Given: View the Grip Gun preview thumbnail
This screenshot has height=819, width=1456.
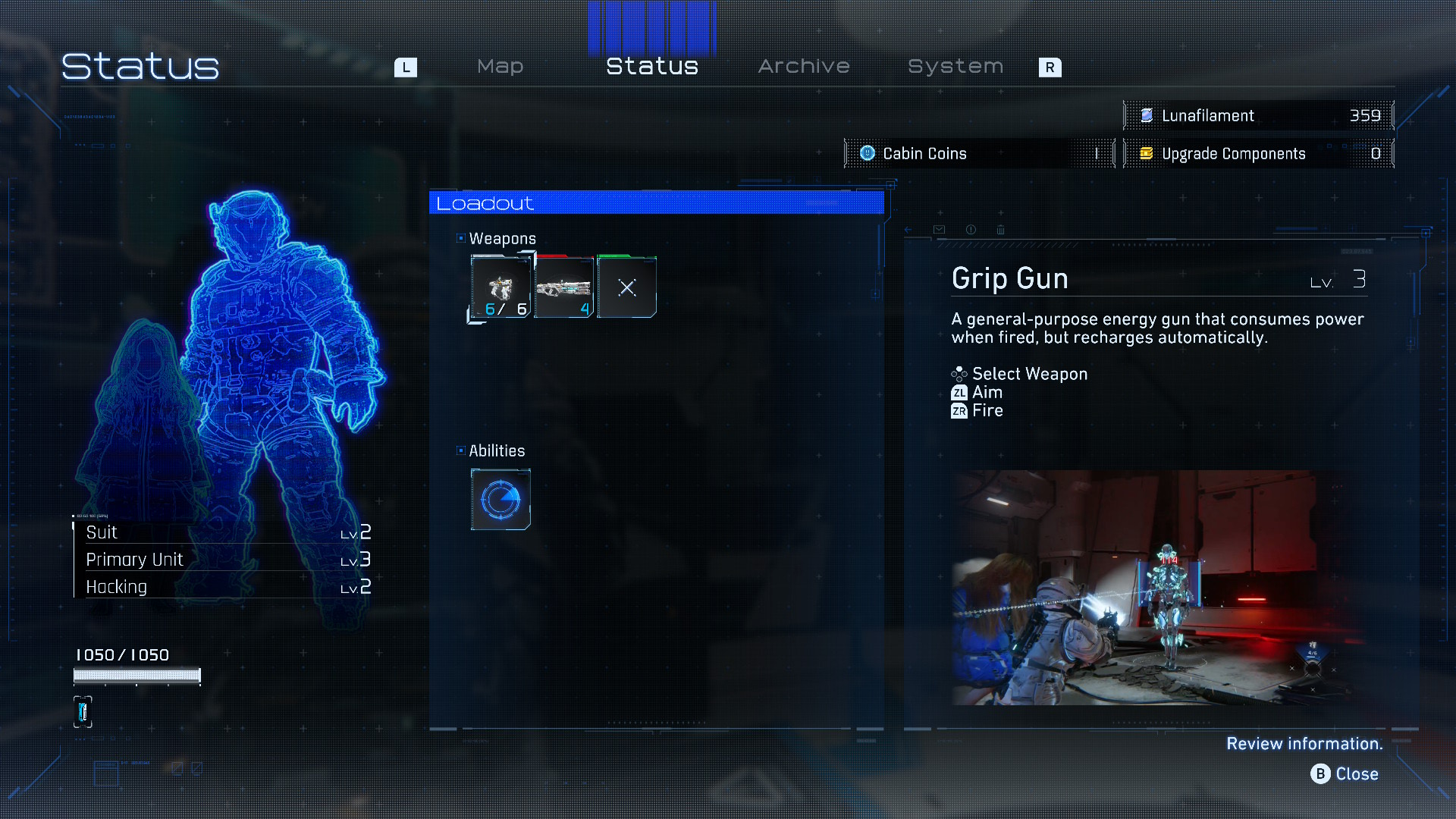Looking at the screenshot, I should 1150,588.
